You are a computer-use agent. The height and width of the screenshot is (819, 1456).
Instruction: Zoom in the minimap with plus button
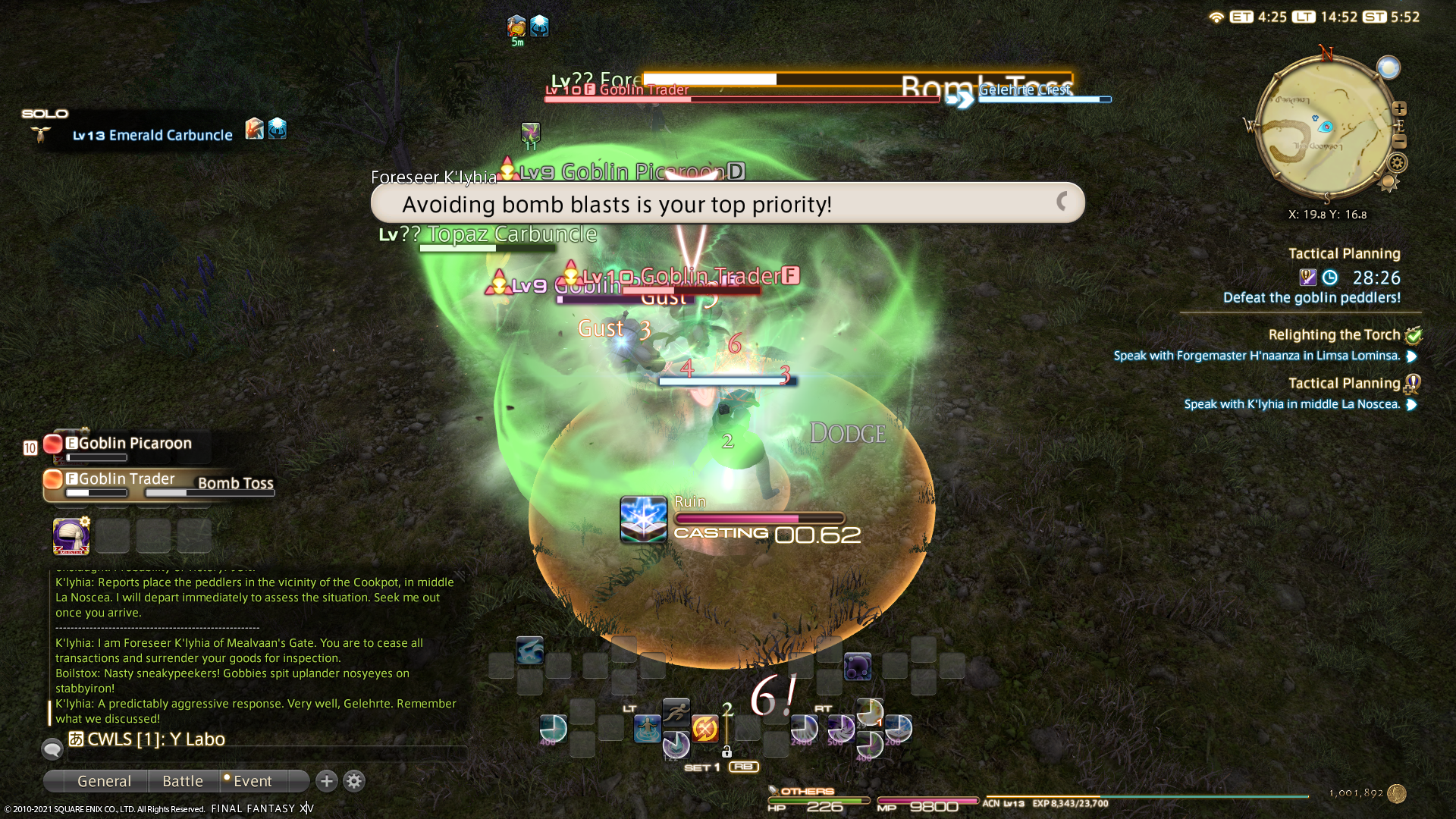1399,108
